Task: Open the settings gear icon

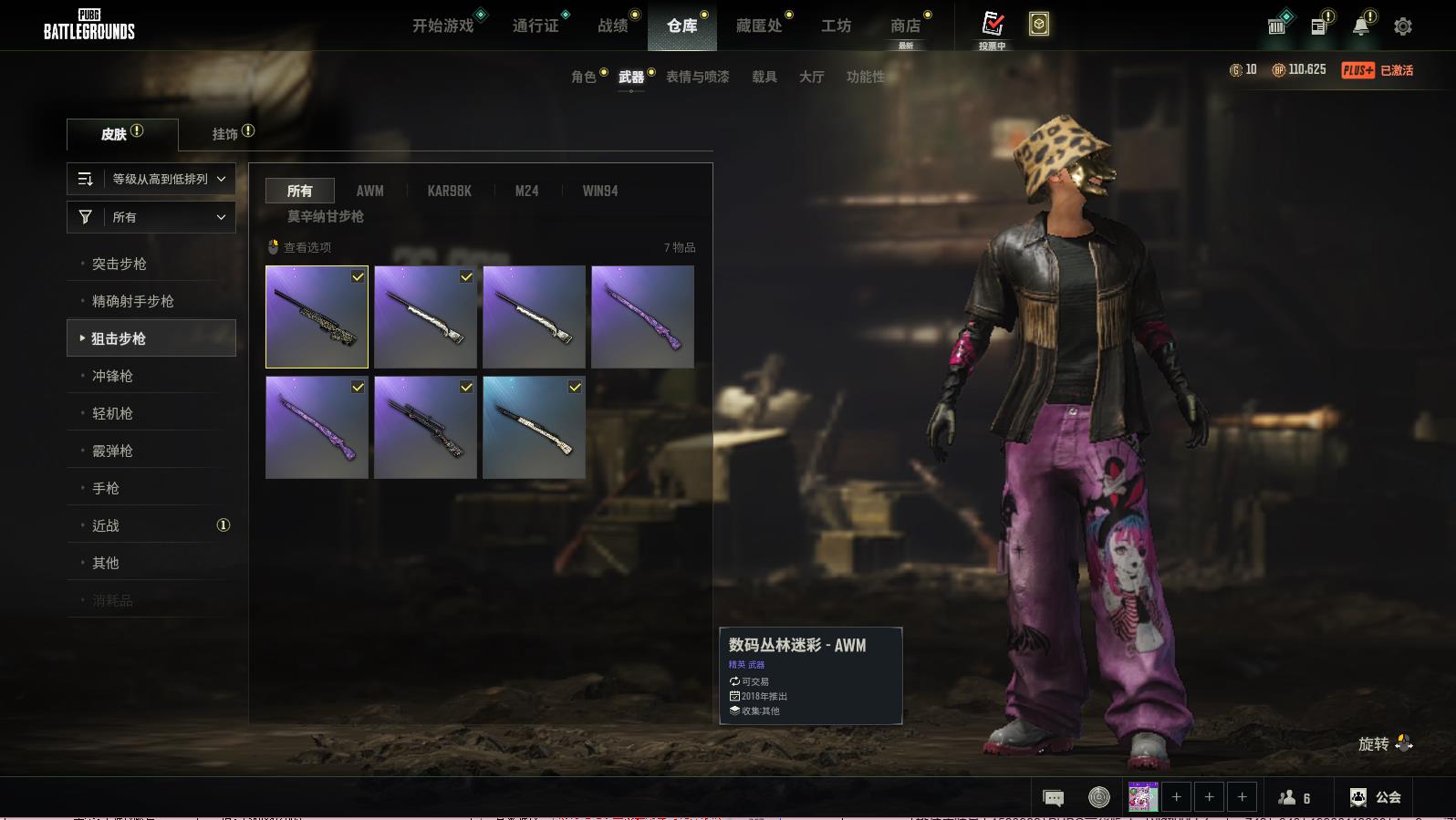Action: 1403,26
